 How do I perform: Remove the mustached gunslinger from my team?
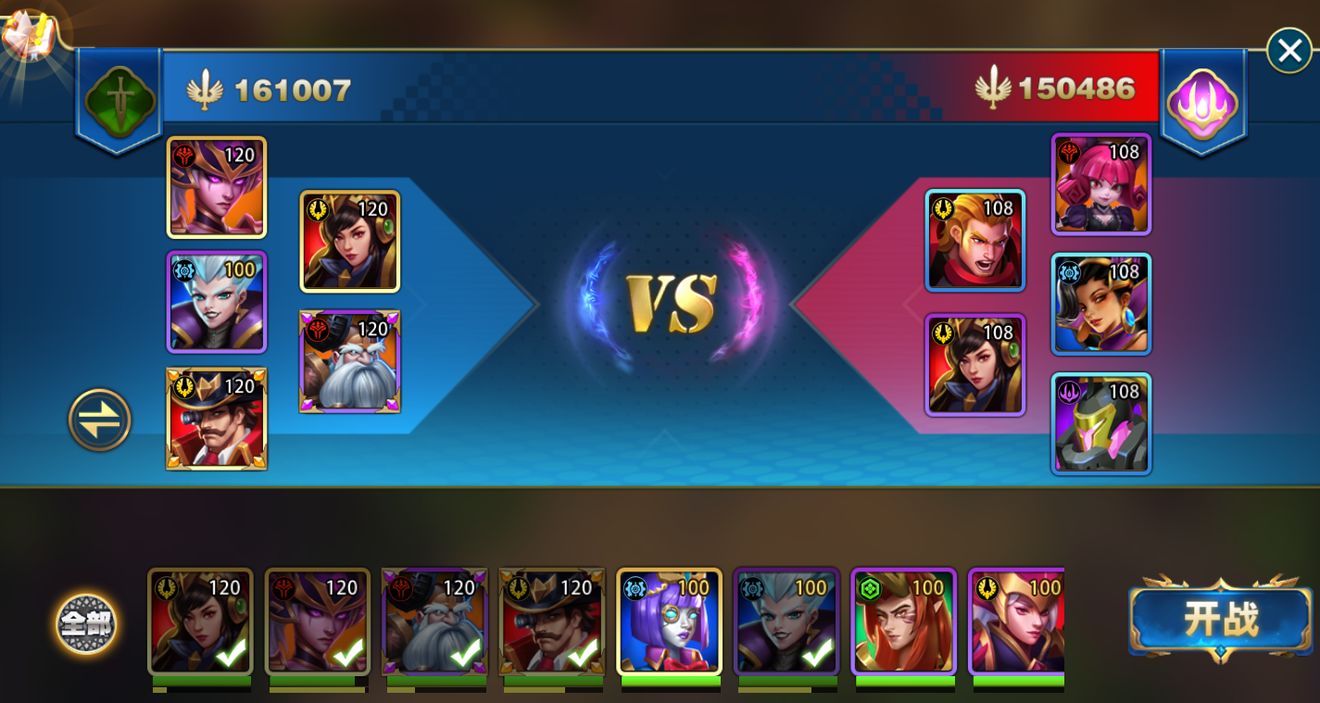point(216,418)
